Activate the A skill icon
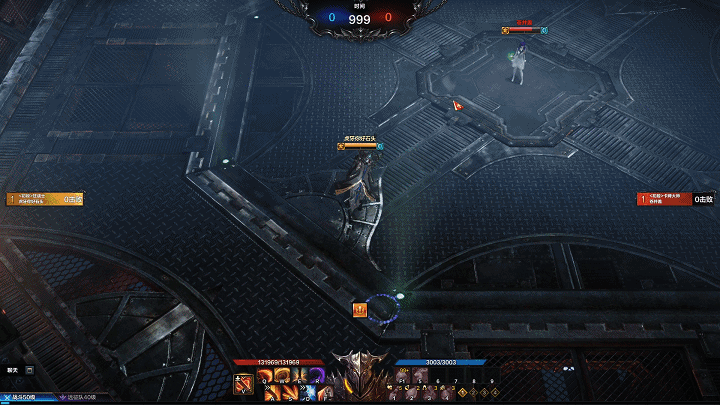This screenshot has height=405, width=720. 273,392
